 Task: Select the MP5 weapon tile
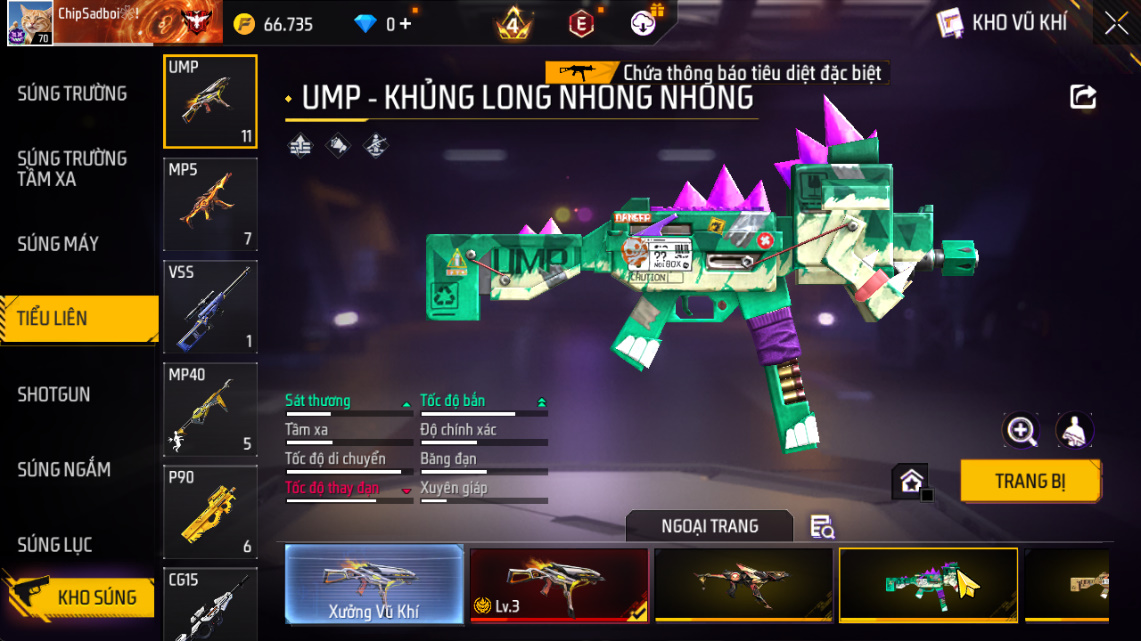click(210, 204)
